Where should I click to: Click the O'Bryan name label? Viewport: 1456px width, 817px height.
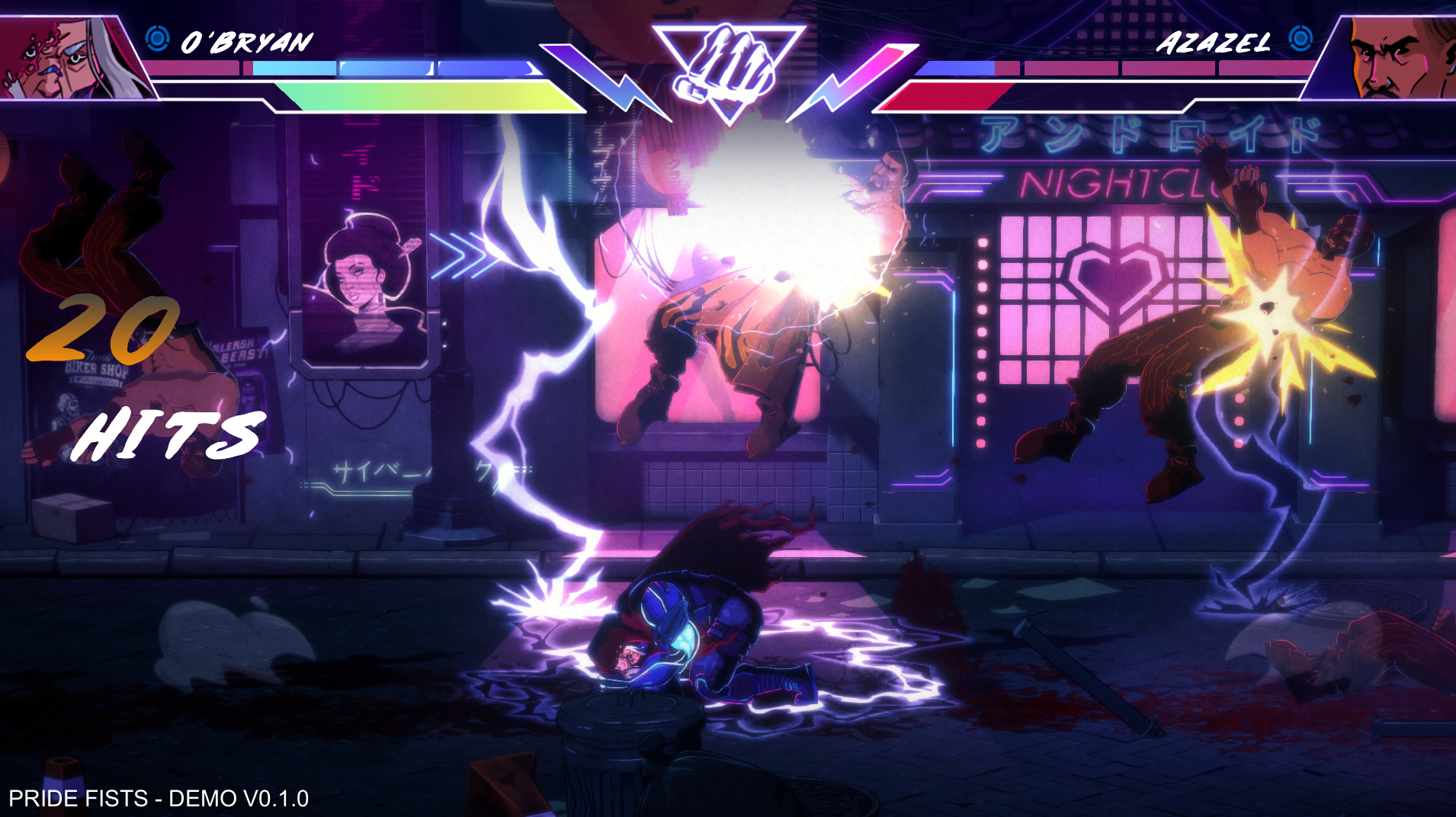245,43
